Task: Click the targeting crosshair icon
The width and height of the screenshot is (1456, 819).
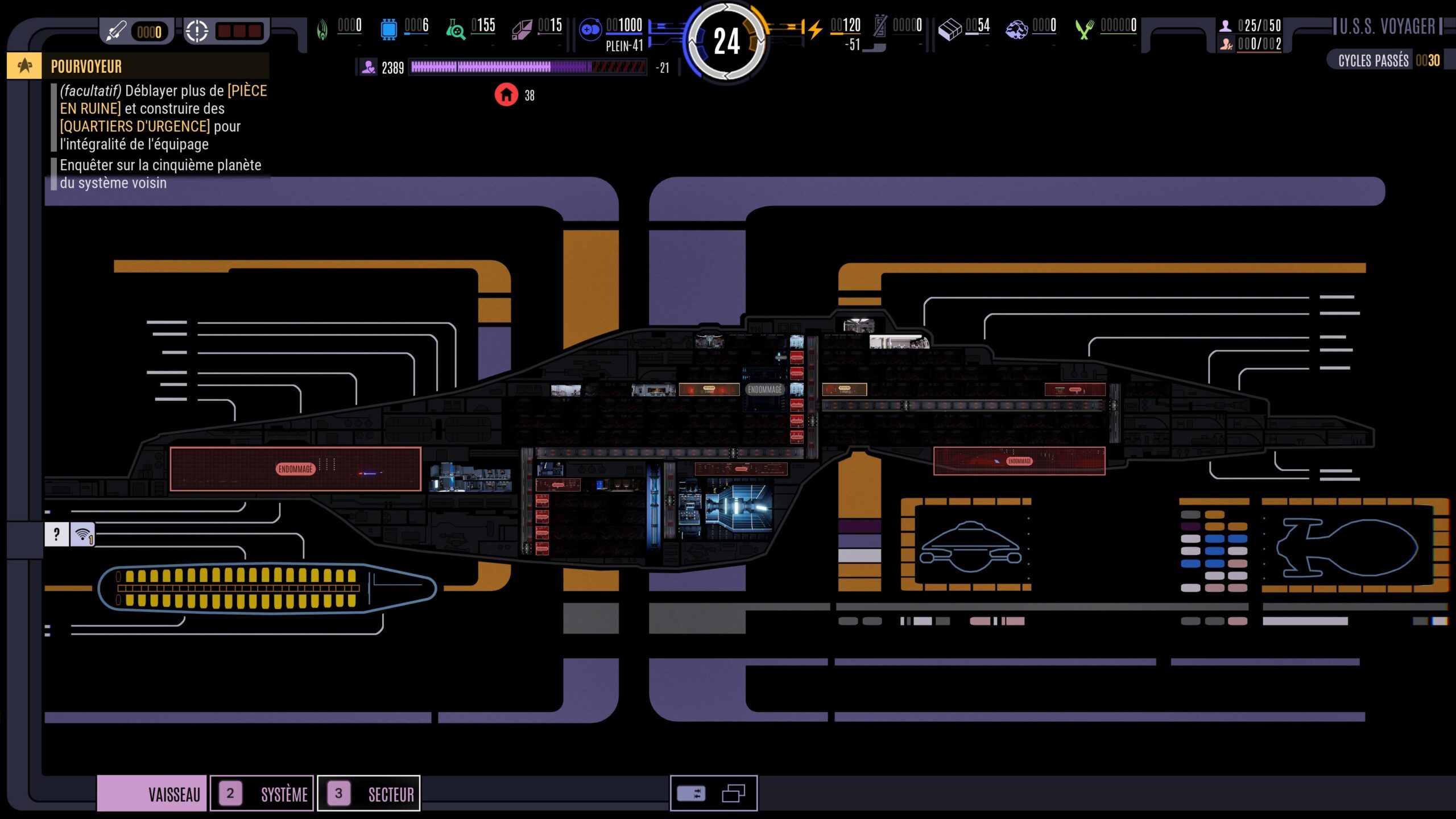Action: click(197, 31)
